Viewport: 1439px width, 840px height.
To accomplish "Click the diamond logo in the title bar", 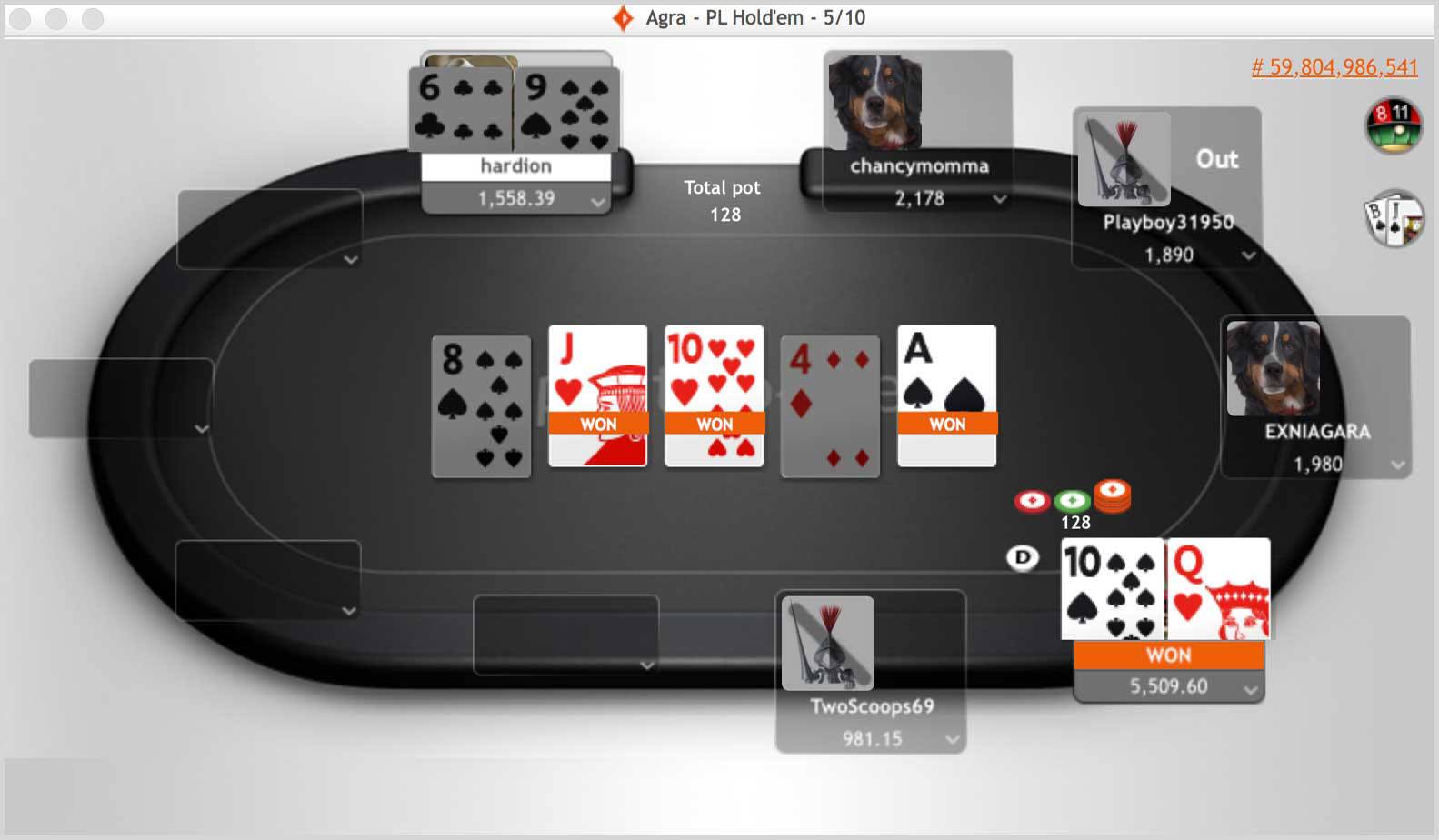I will [622, 15].
